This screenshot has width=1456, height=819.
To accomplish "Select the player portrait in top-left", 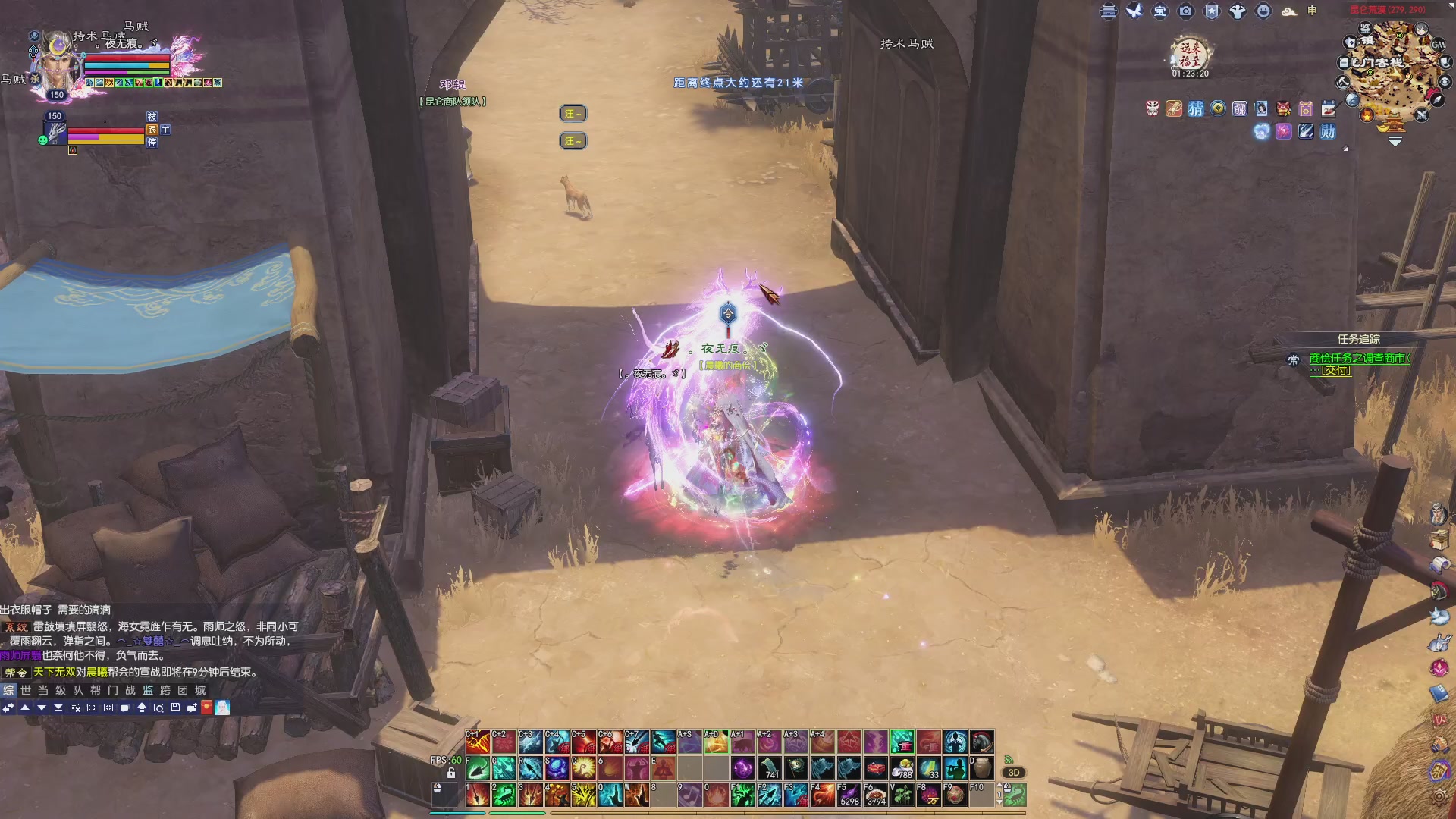I will point(58,64).
